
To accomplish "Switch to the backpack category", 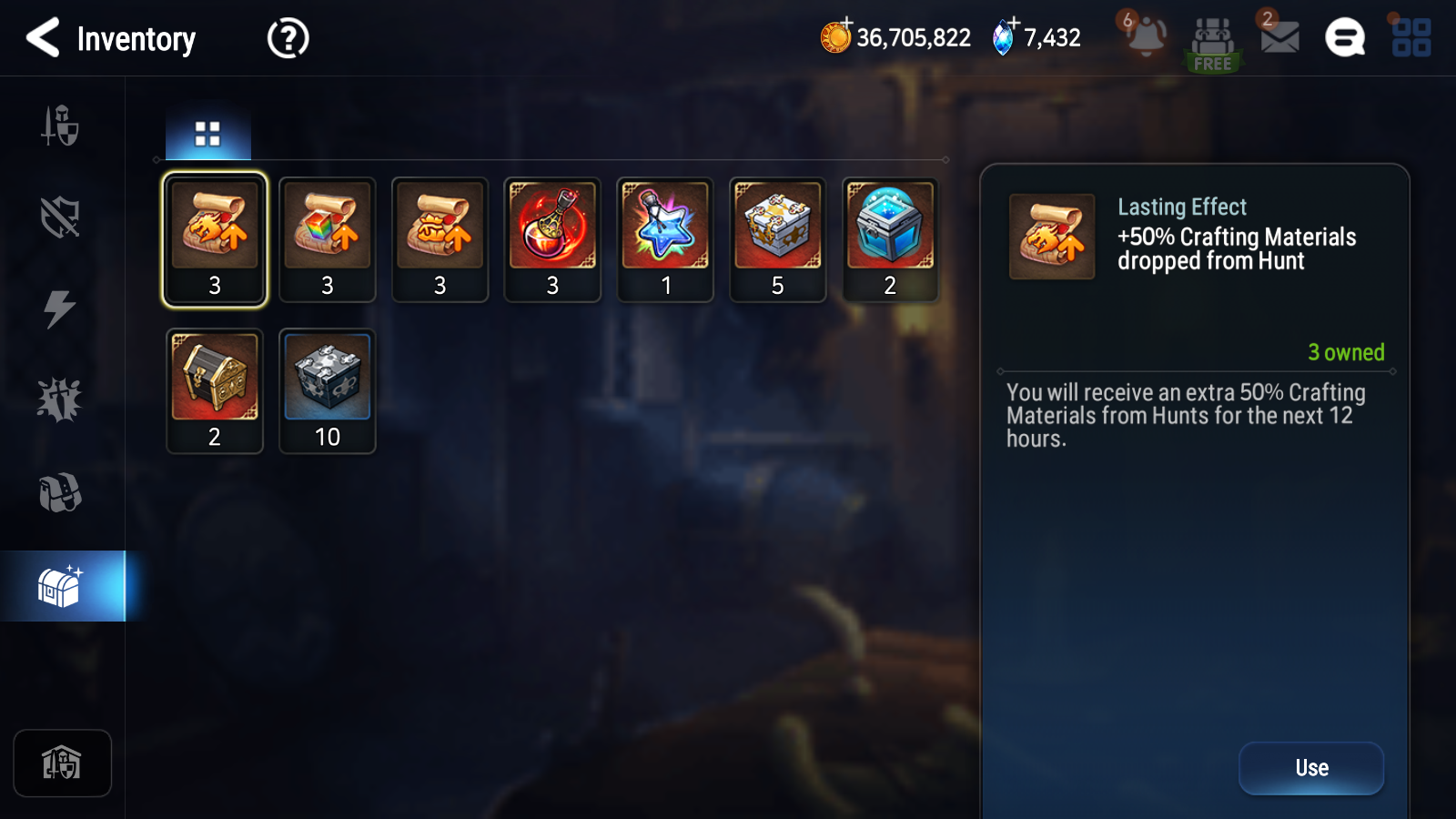I will (60, 492).
